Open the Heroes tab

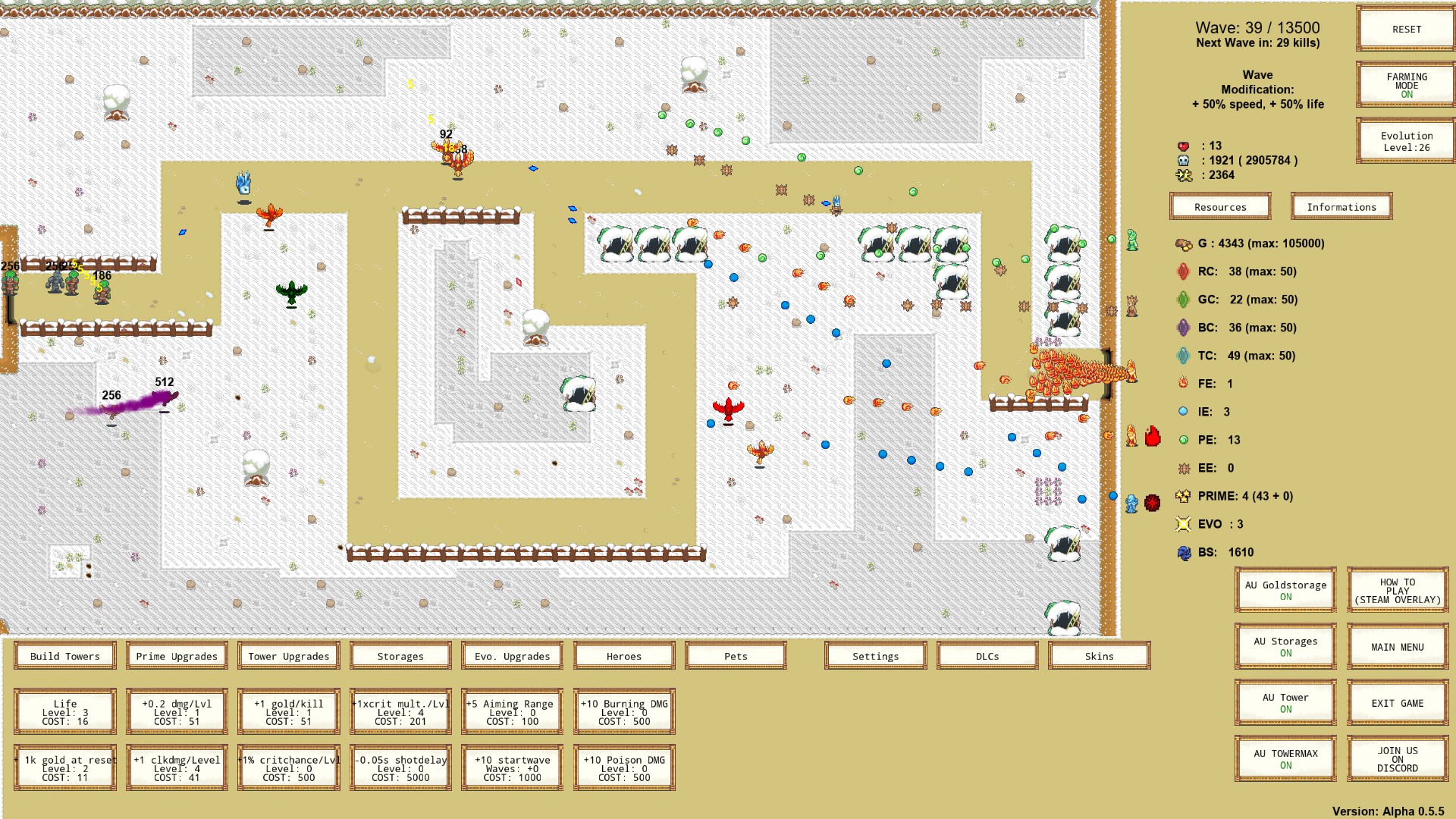click(623, 655)
